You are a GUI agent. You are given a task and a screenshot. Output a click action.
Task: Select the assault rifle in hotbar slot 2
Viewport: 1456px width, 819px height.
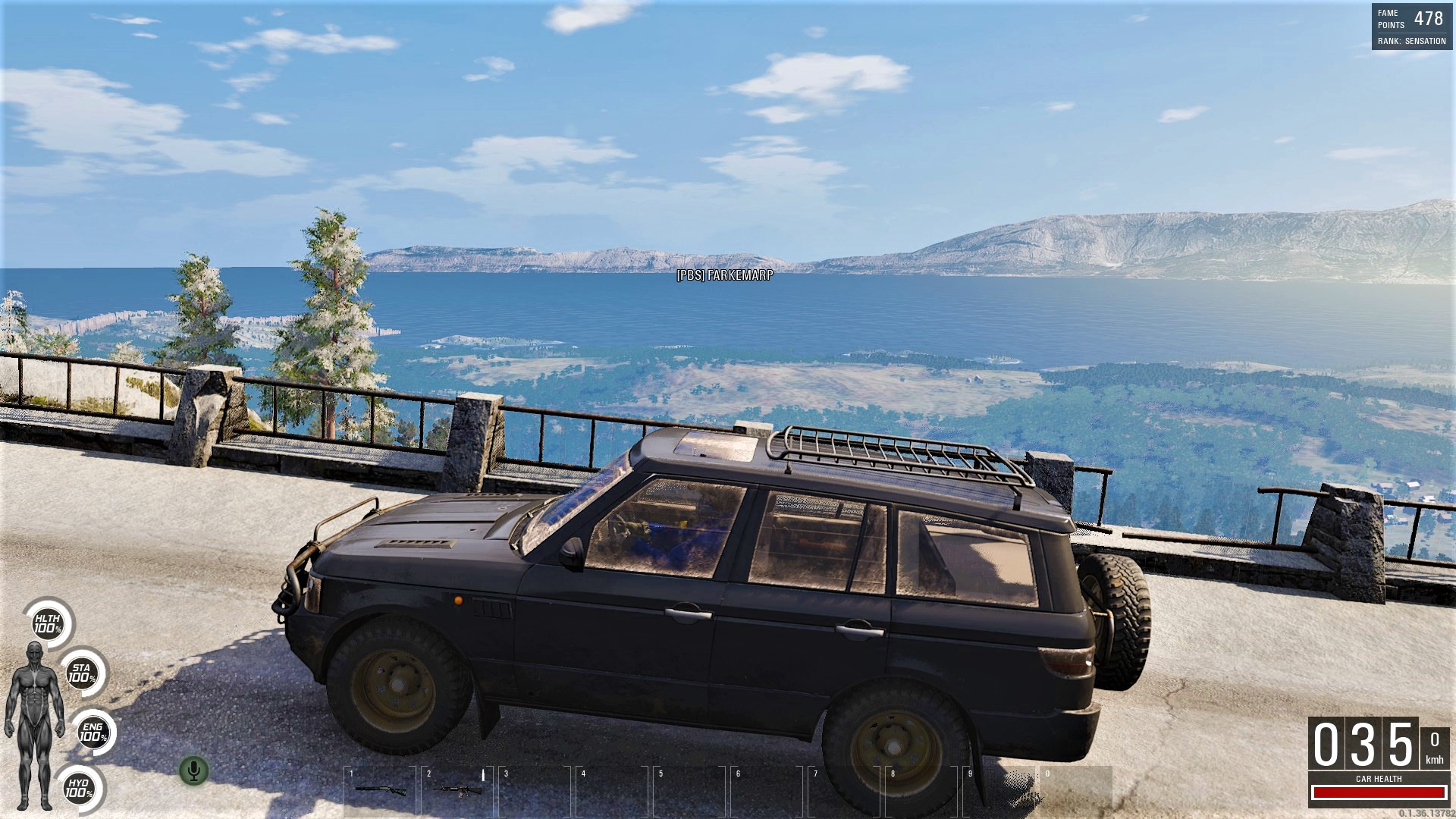point(457,789)
